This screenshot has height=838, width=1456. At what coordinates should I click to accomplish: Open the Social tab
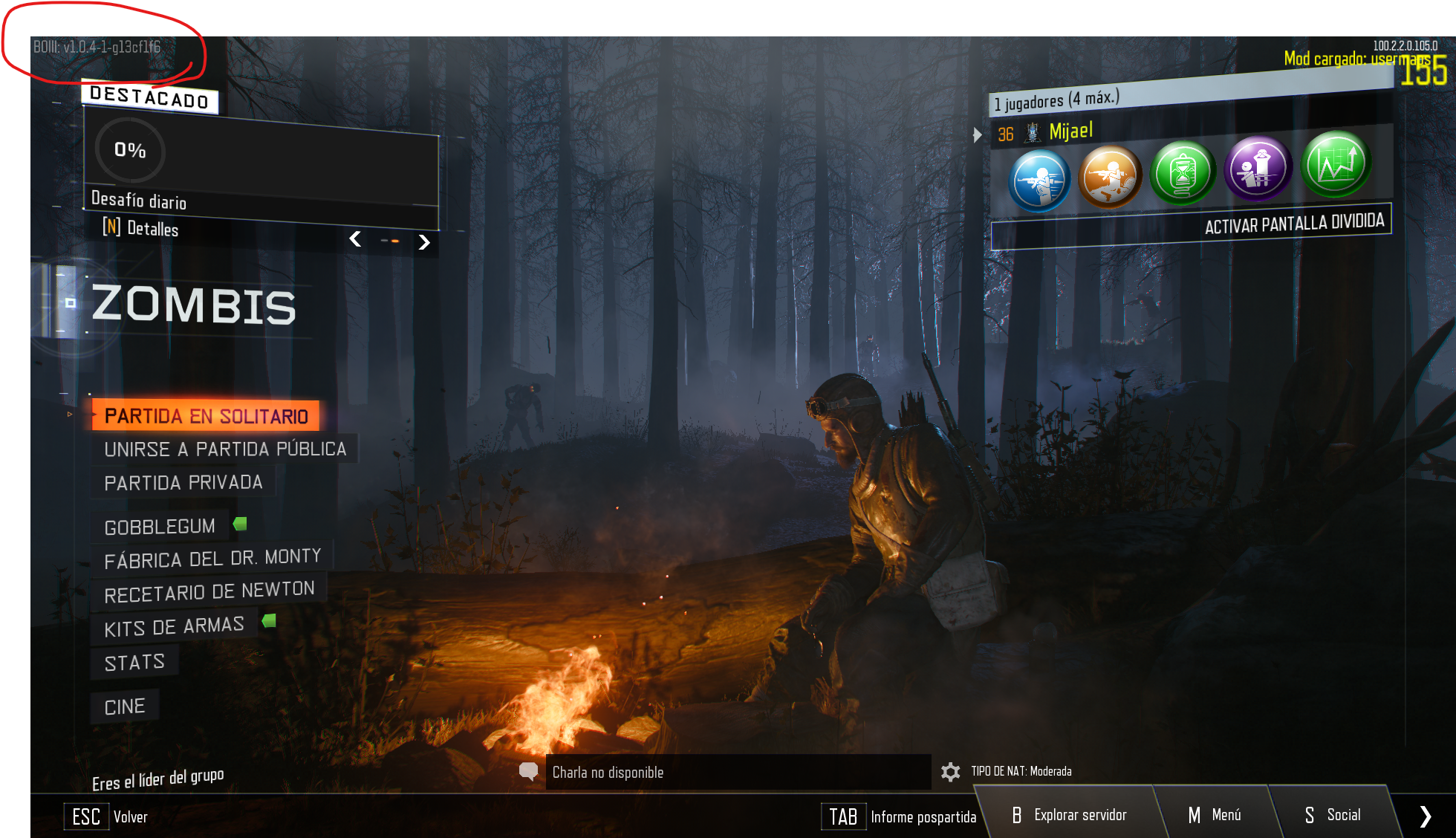point(1333,815)
